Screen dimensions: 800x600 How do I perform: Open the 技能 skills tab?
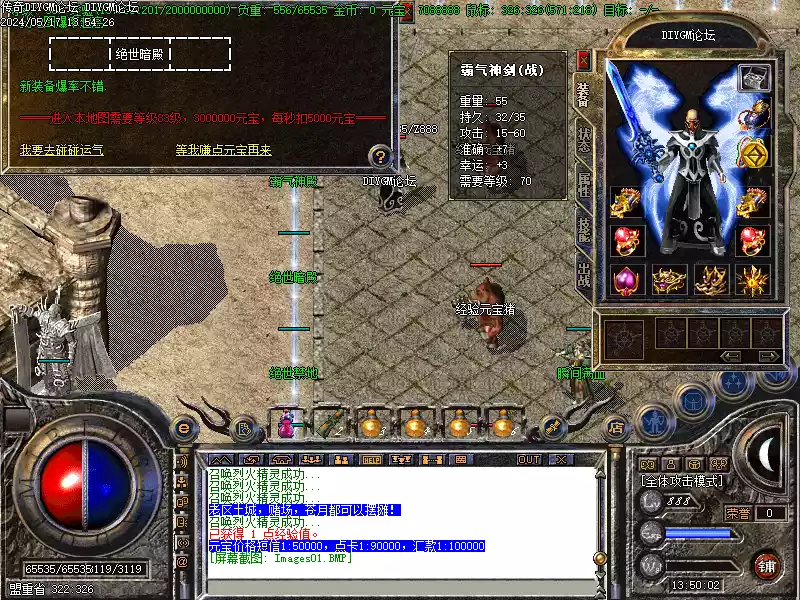click(x=583, y=228)
